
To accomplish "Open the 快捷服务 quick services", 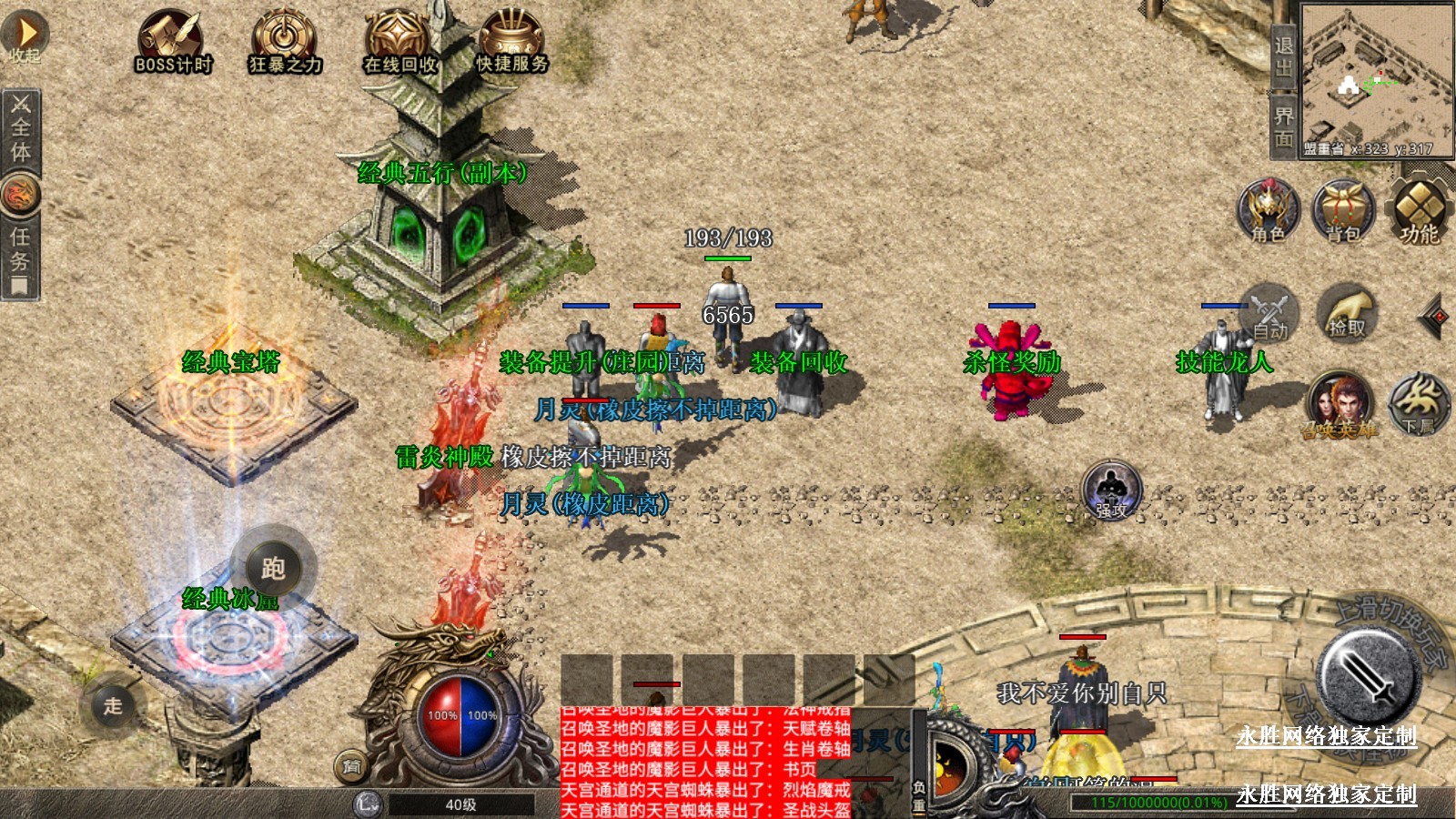I will point(512,42).
